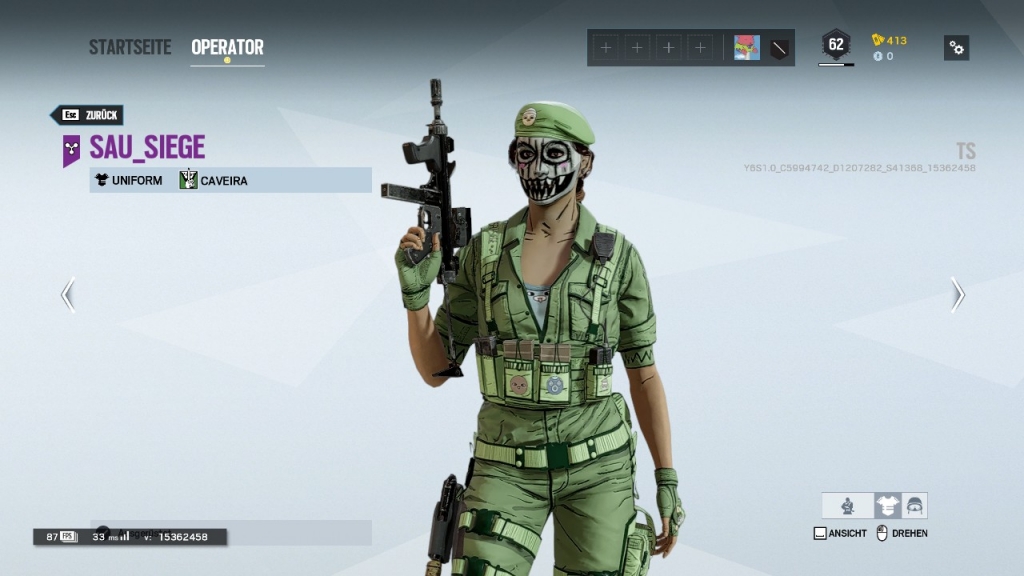Show the previous item with left arrow
1024x576 pixels.
(x=68, y=294)
